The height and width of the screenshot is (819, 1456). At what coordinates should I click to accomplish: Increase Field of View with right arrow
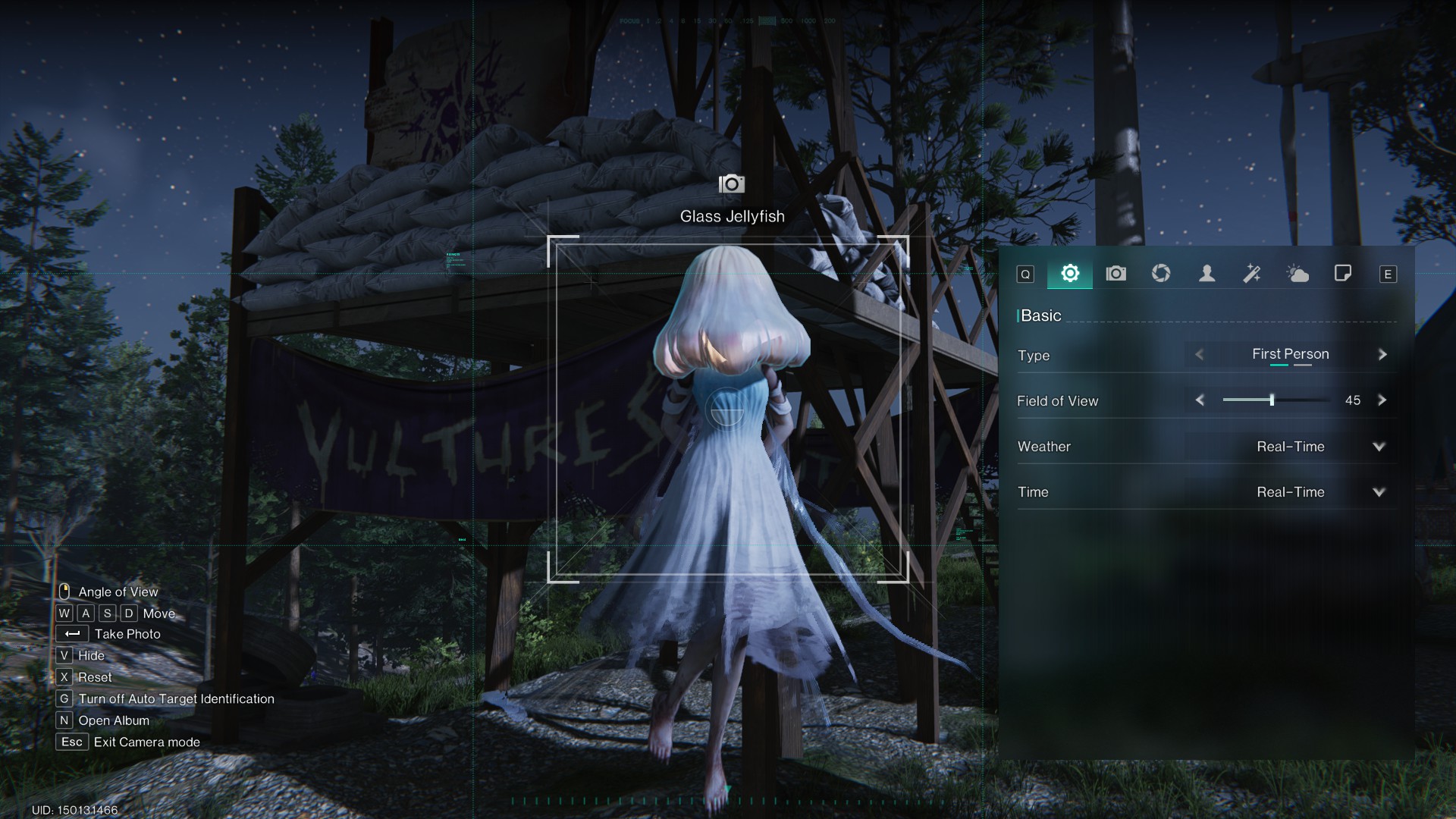click(x=1382, y=400)
